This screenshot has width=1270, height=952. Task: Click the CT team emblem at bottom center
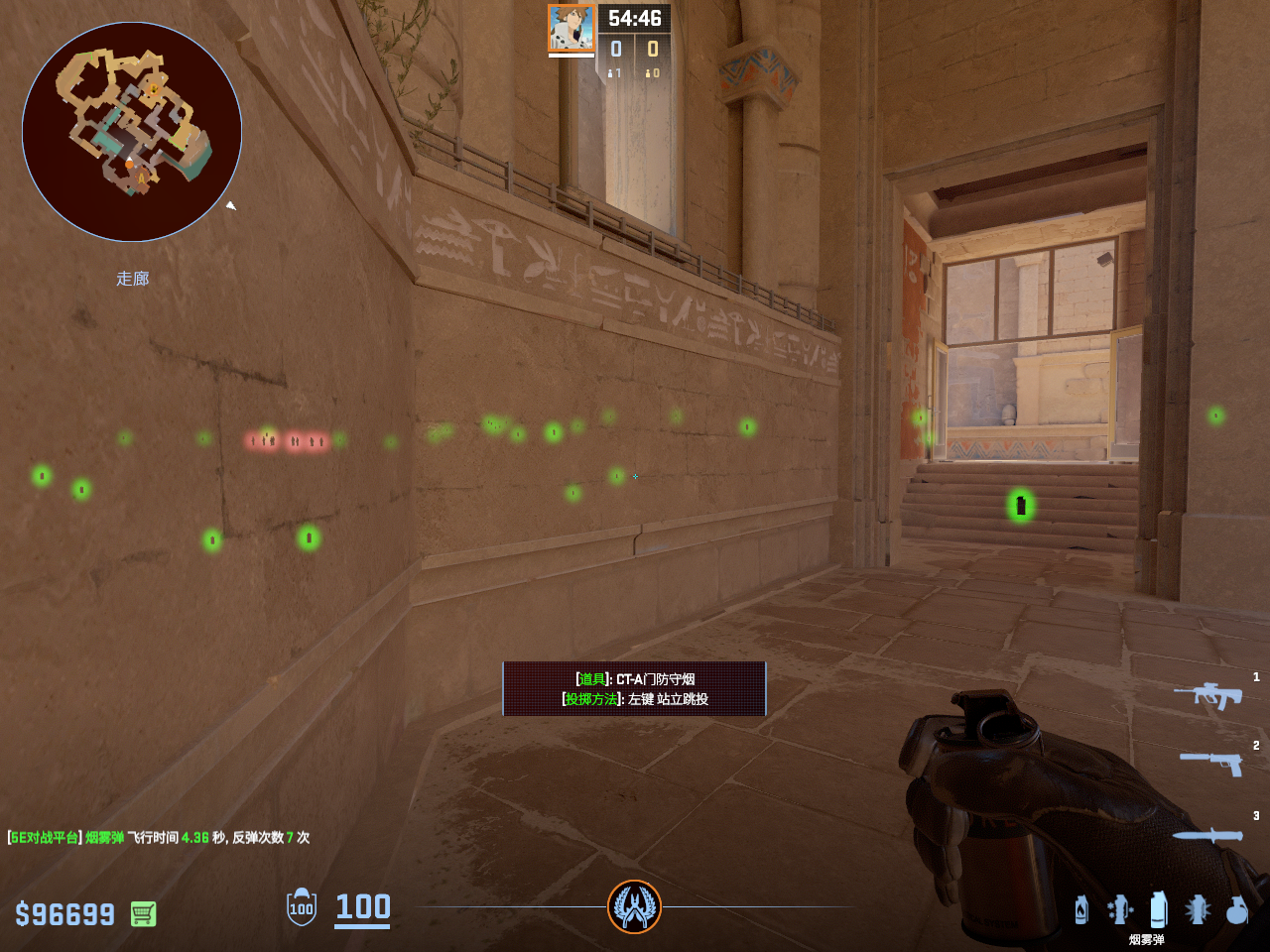(x=634, y=906)
